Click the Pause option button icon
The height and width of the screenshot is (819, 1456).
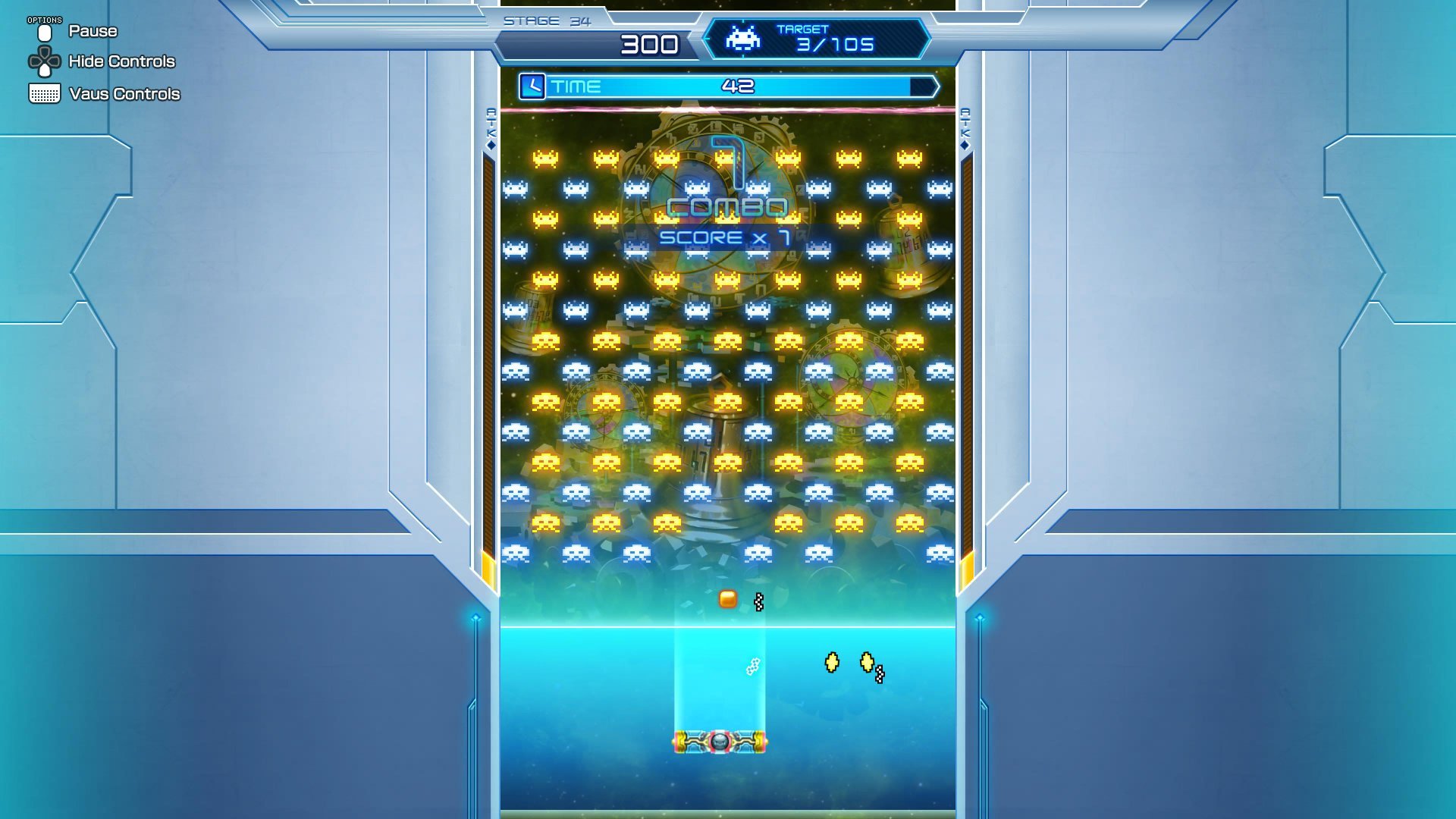tap(45, 31)
